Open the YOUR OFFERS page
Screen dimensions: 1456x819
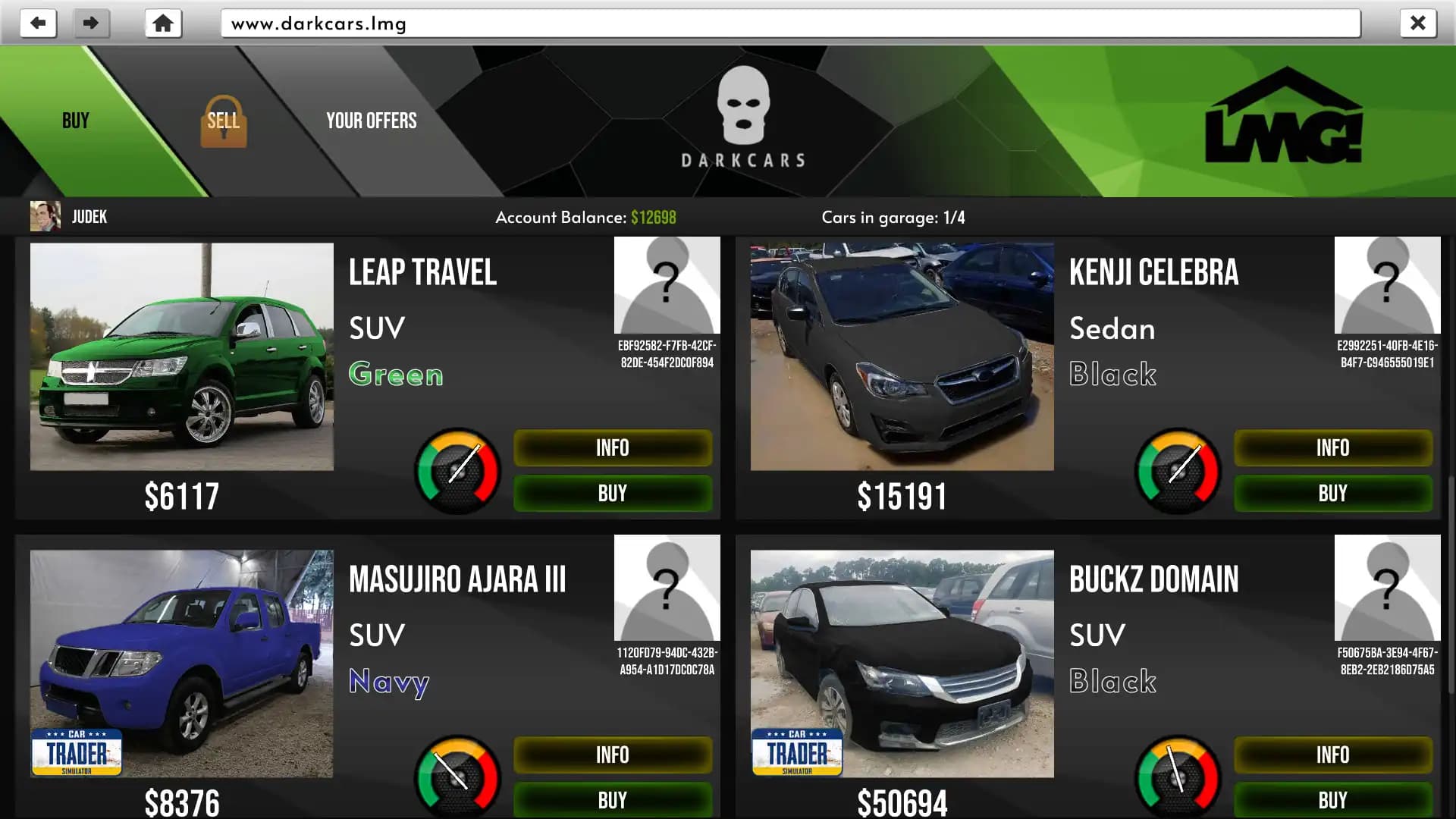coord(371,120)
